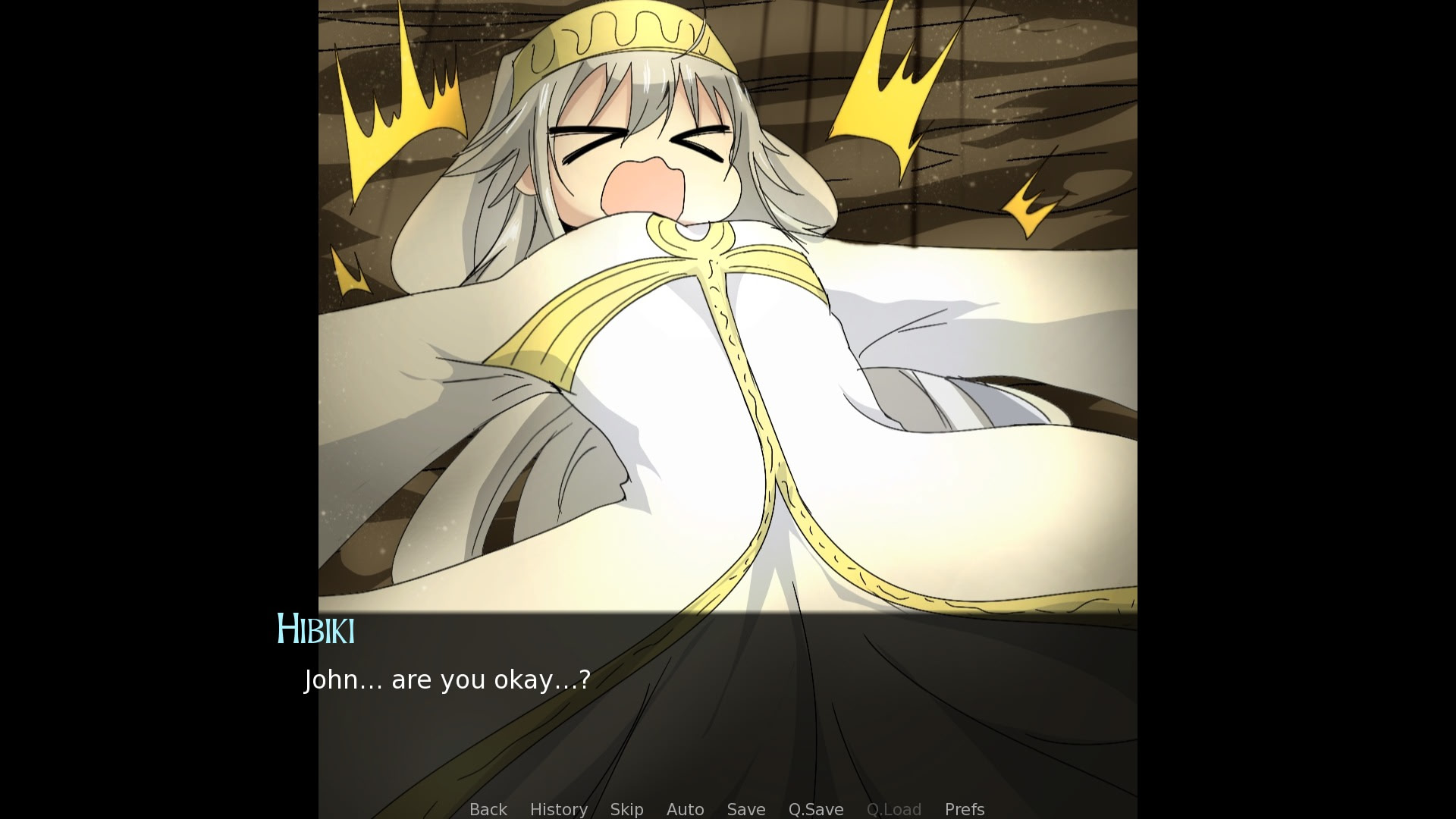Go Back to the previous line
This screenshot has width=1456, height=819.
pyautogui.click(x=488, y=809)
